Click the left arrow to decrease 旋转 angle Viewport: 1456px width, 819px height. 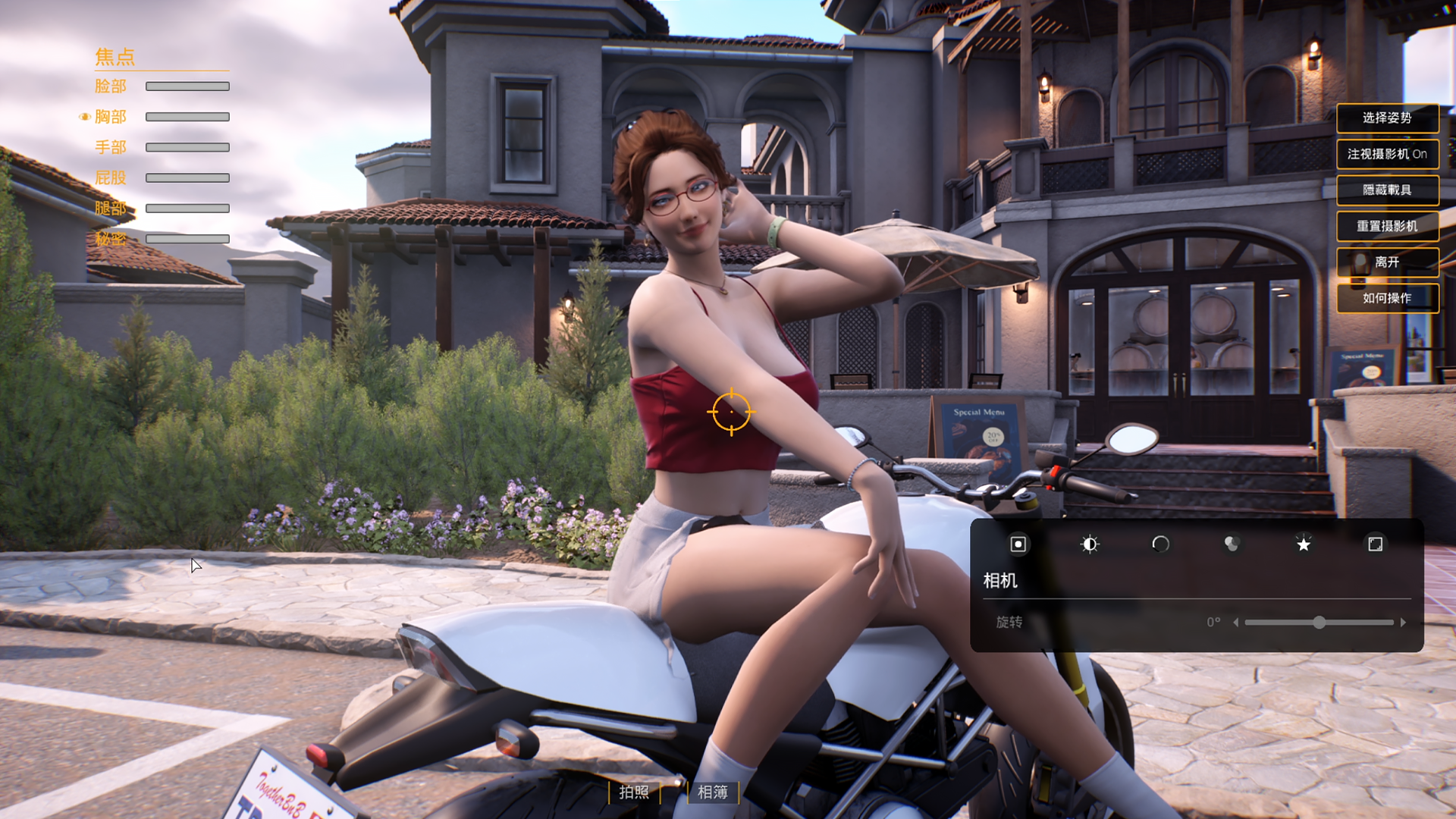(x=1236, y=622)
